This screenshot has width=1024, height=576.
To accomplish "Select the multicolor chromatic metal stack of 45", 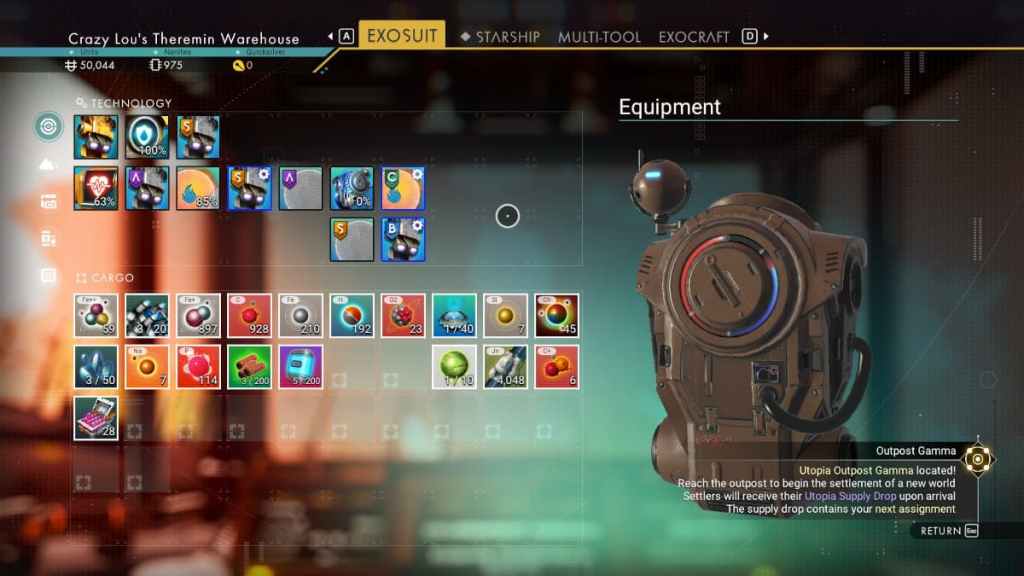I will 556,315.
